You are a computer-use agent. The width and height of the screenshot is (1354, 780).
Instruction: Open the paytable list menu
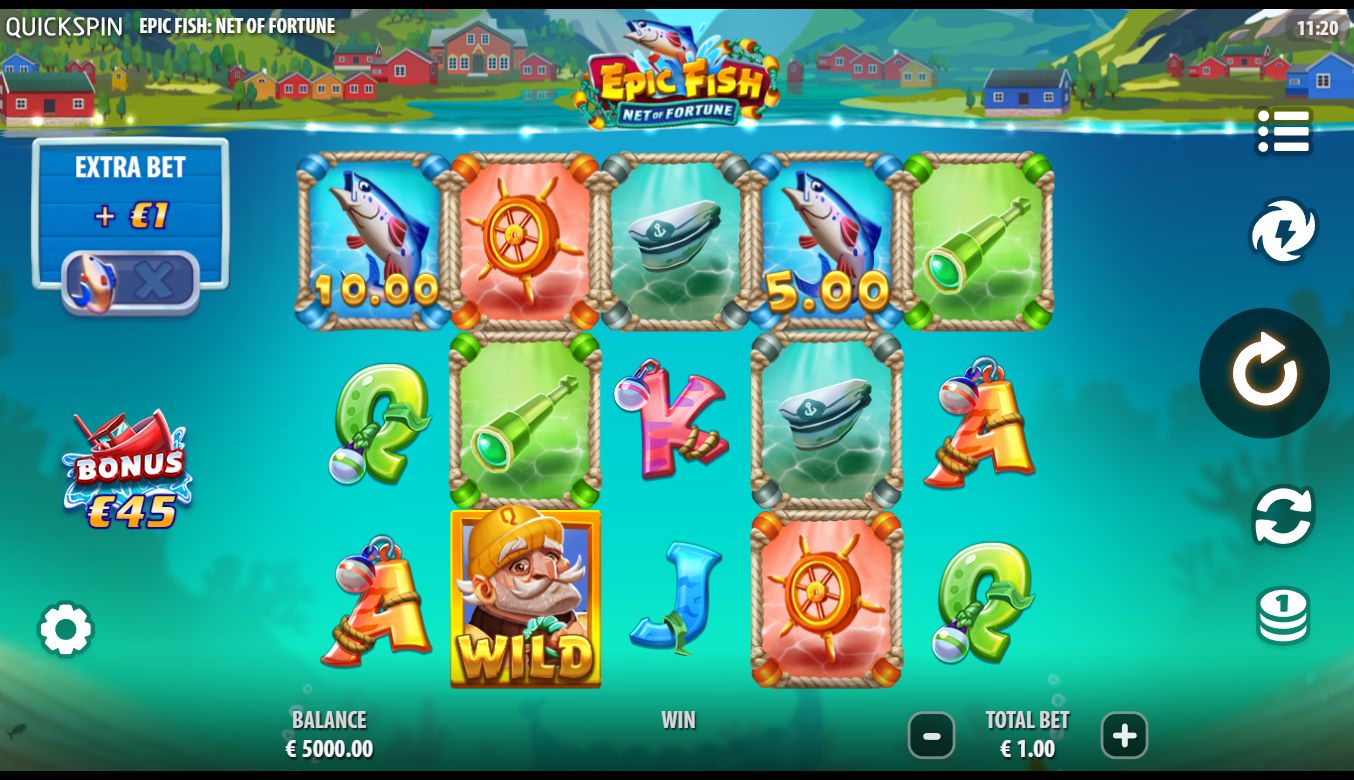point(1283,132)
